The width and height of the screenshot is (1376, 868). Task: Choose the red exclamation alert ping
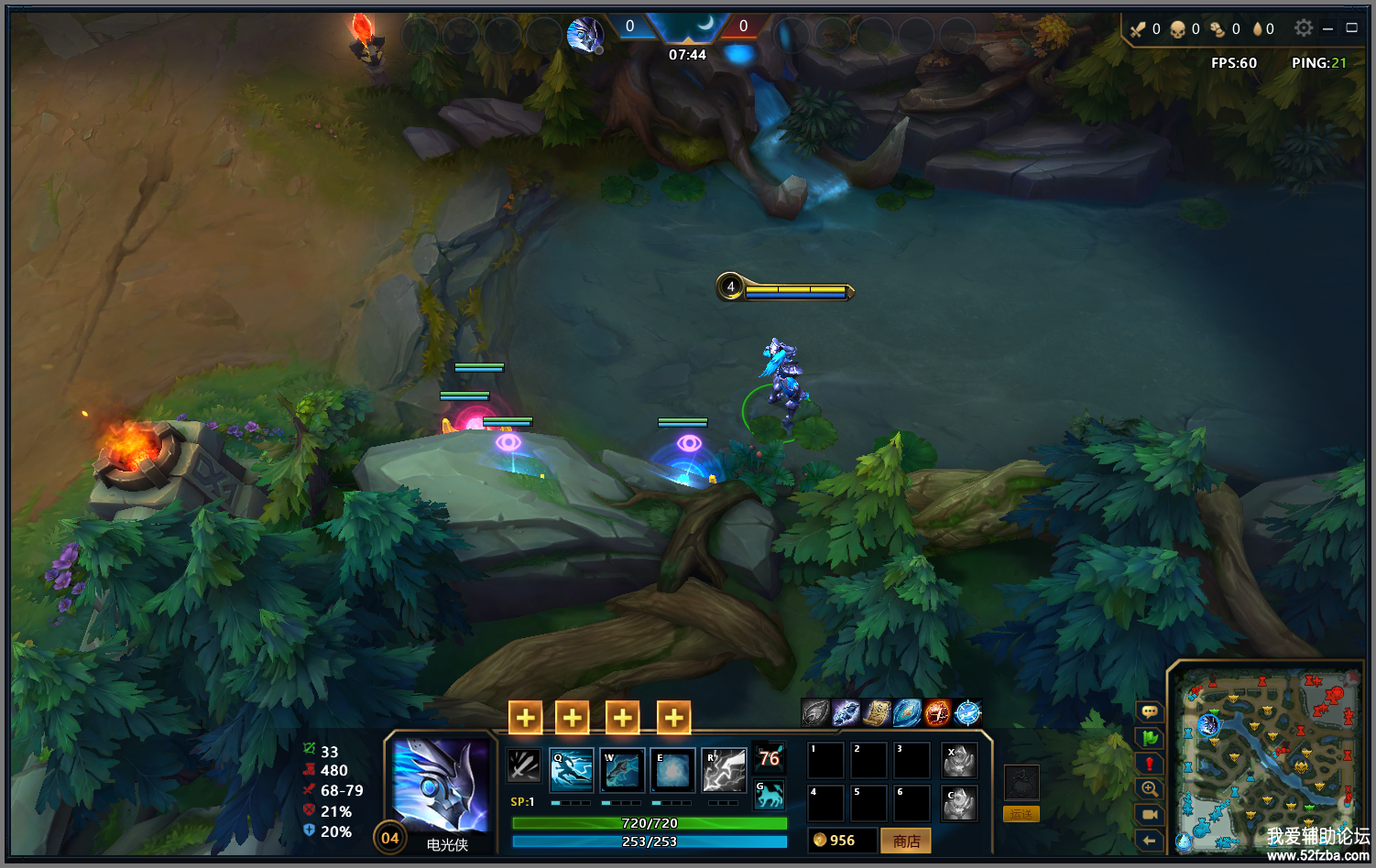pyautogui.click(x=1150, y=764)
